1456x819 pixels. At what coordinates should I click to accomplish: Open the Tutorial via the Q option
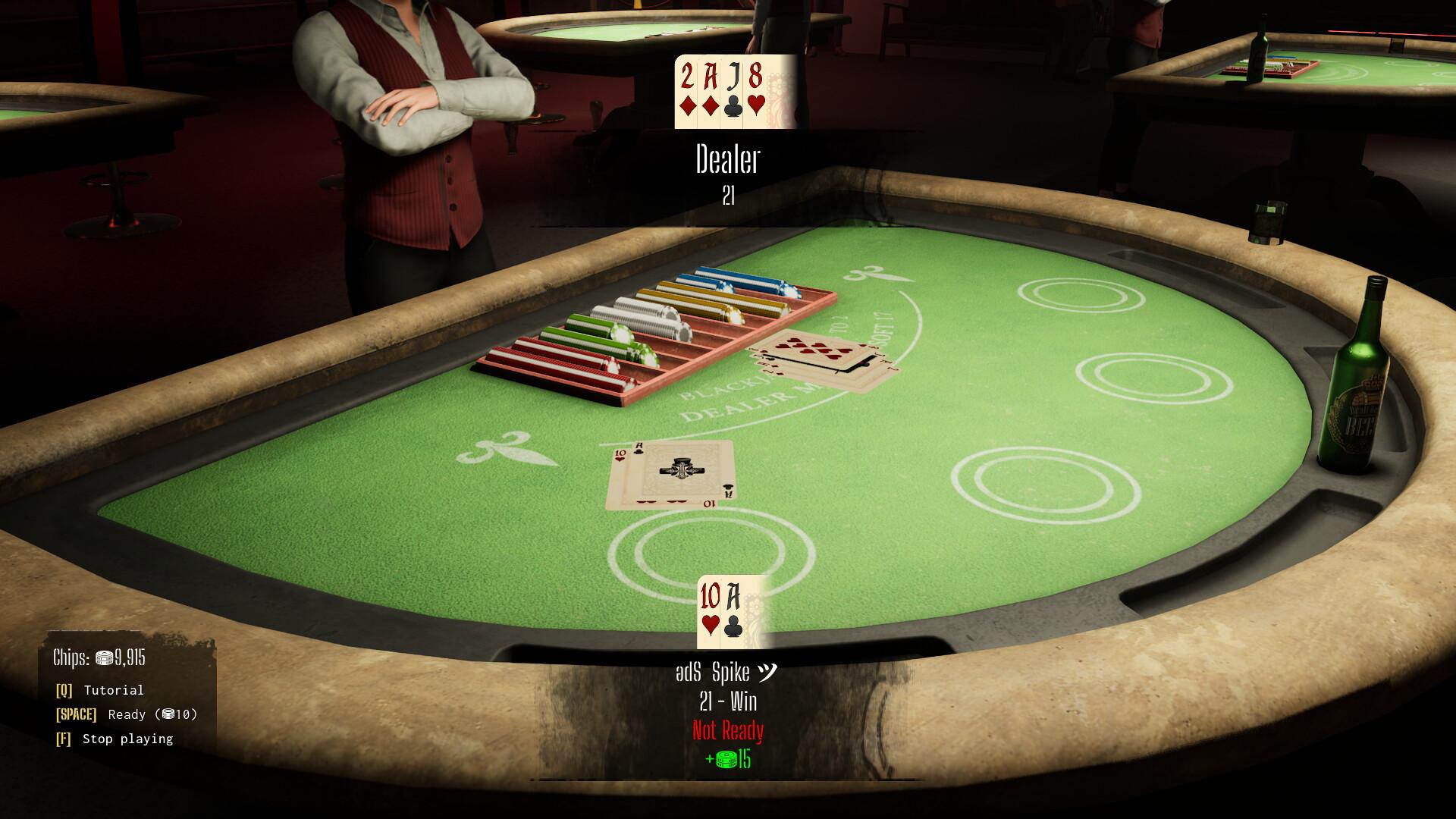(112, 690)
